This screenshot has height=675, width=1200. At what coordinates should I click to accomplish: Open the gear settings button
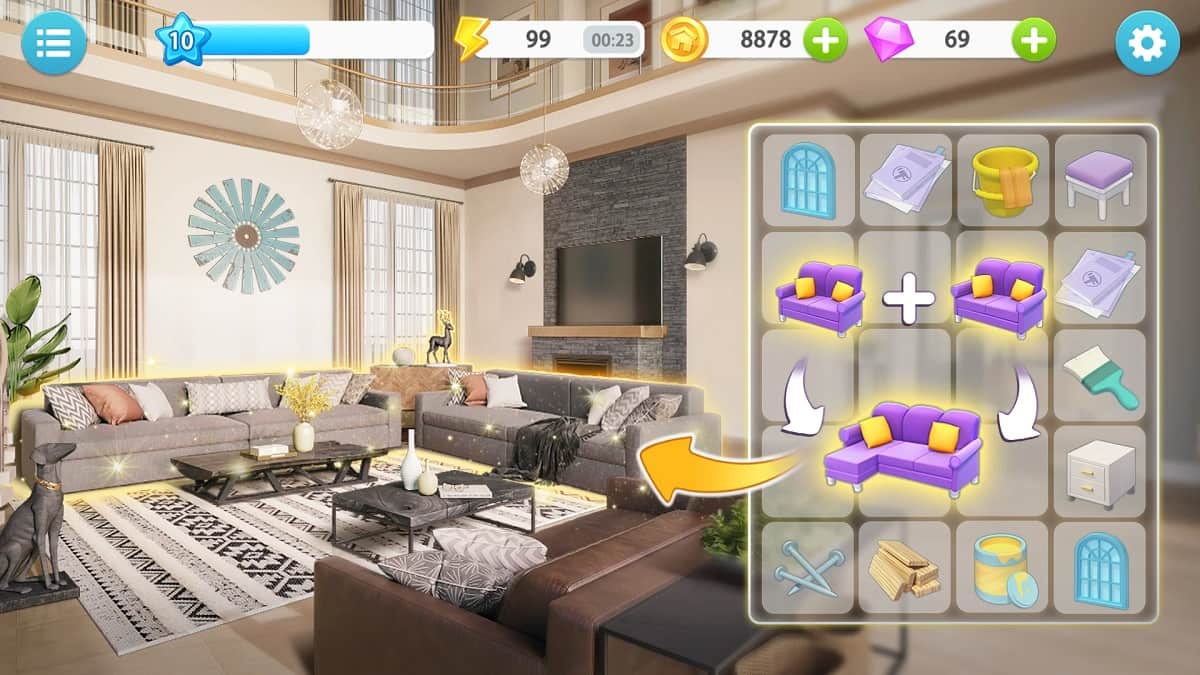click(x=1147, y=42)
